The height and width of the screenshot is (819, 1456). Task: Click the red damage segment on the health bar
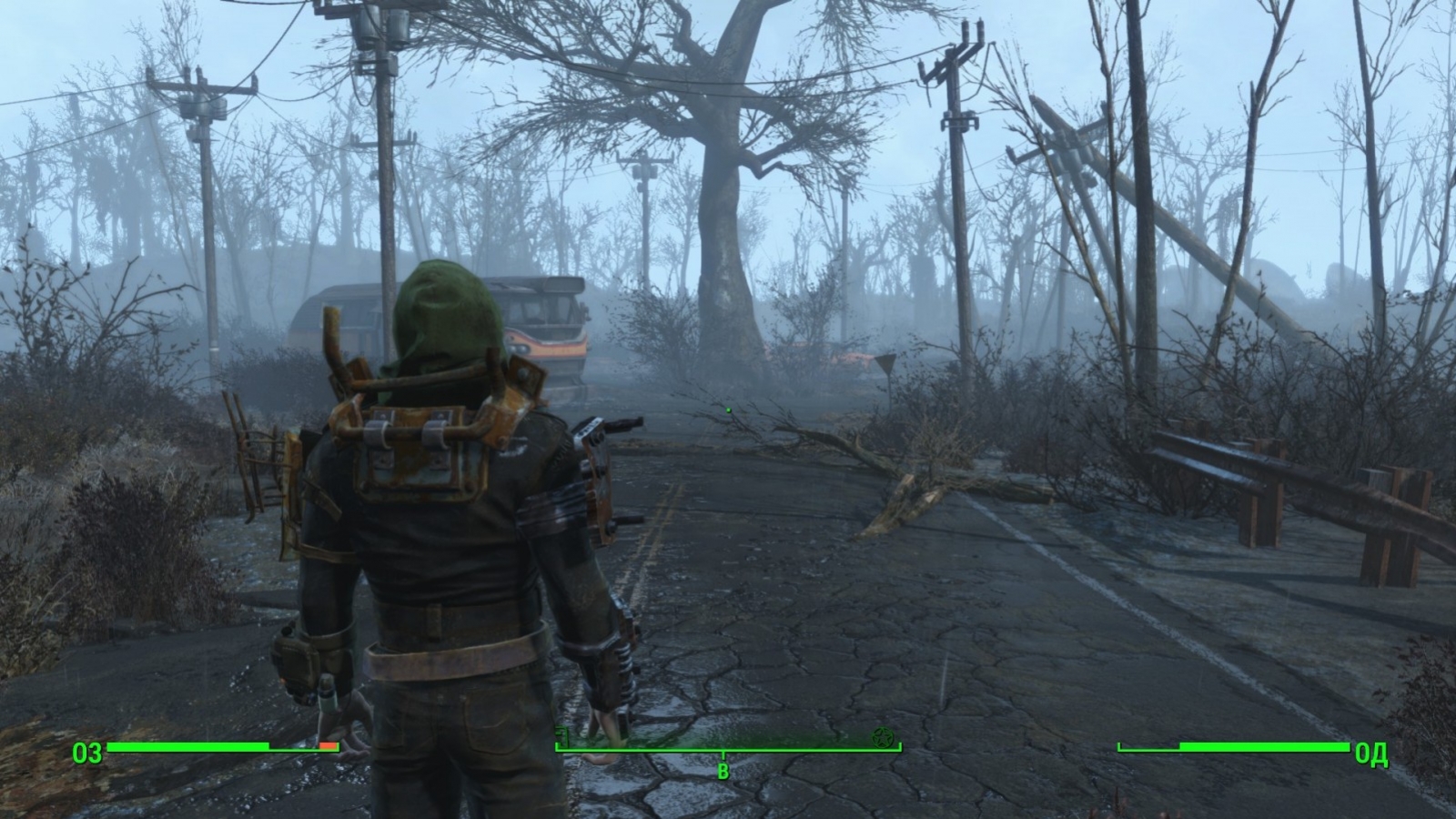[328, 746]
